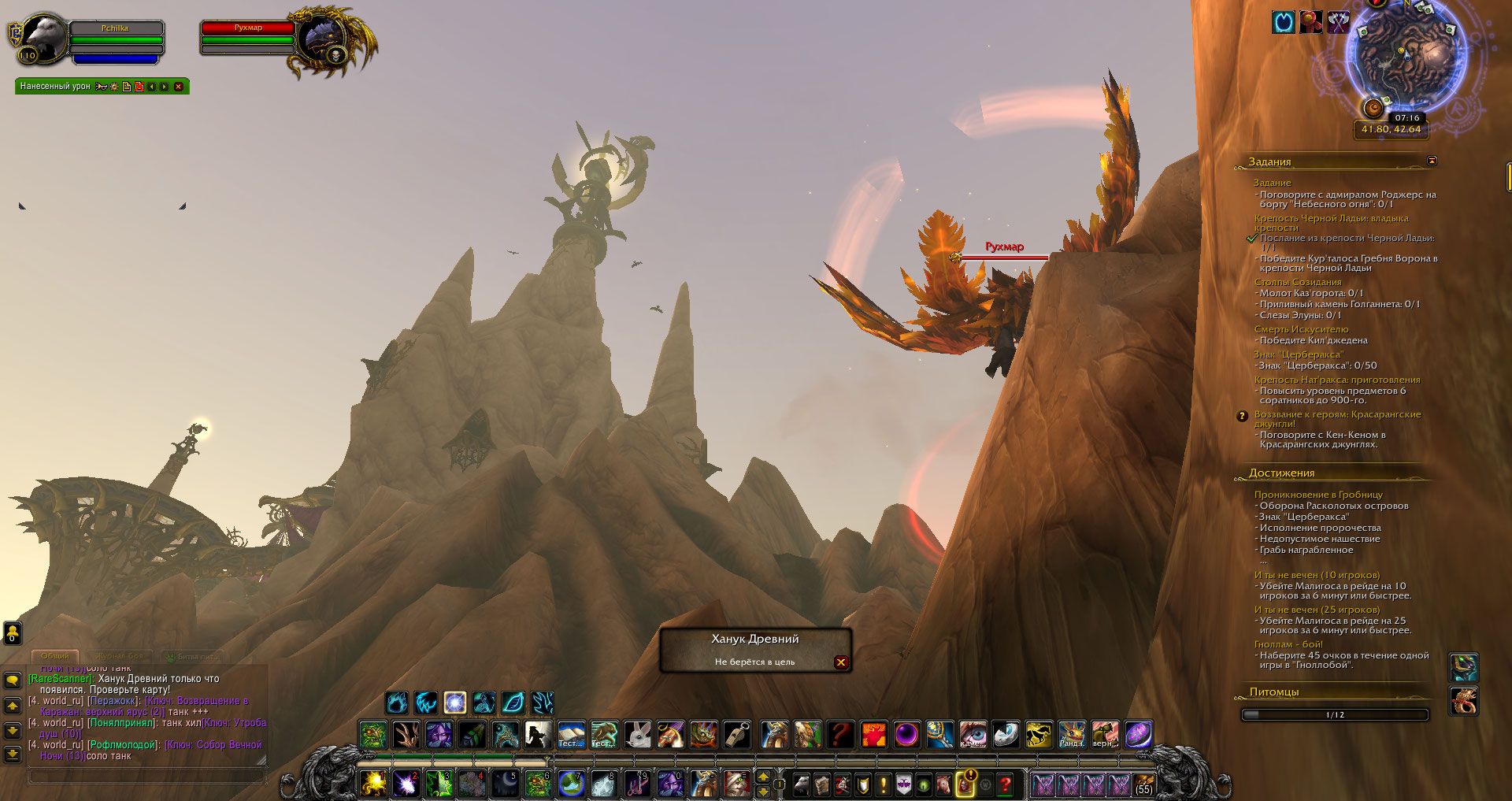
Task: Jump chat to the newest message
Action: [x=13, y=755]
